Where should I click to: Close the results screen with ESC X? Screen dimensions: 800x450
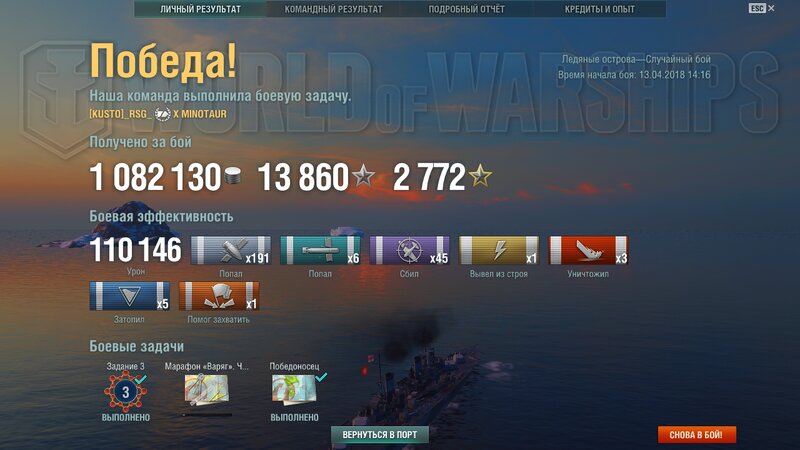[762, 8]
